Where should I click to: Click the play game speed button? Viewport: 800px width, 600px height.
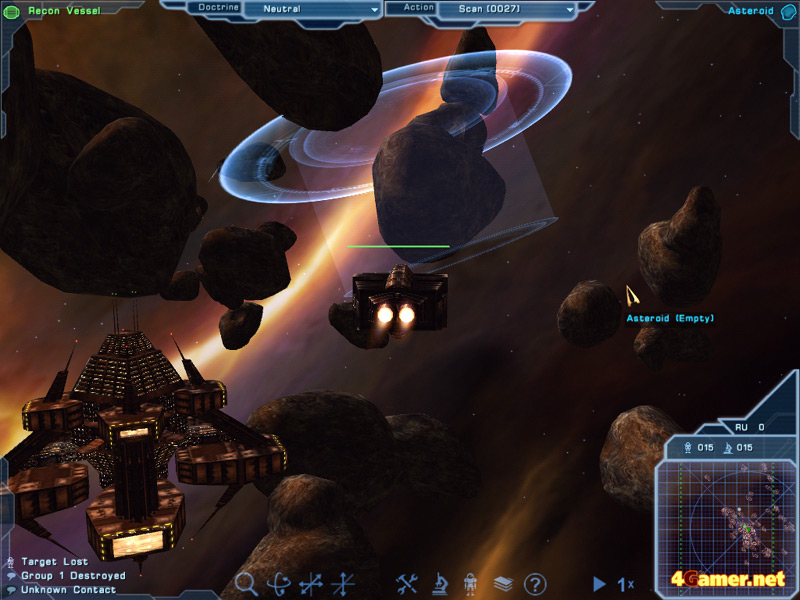pyautogui.click(x=599, y=583)
